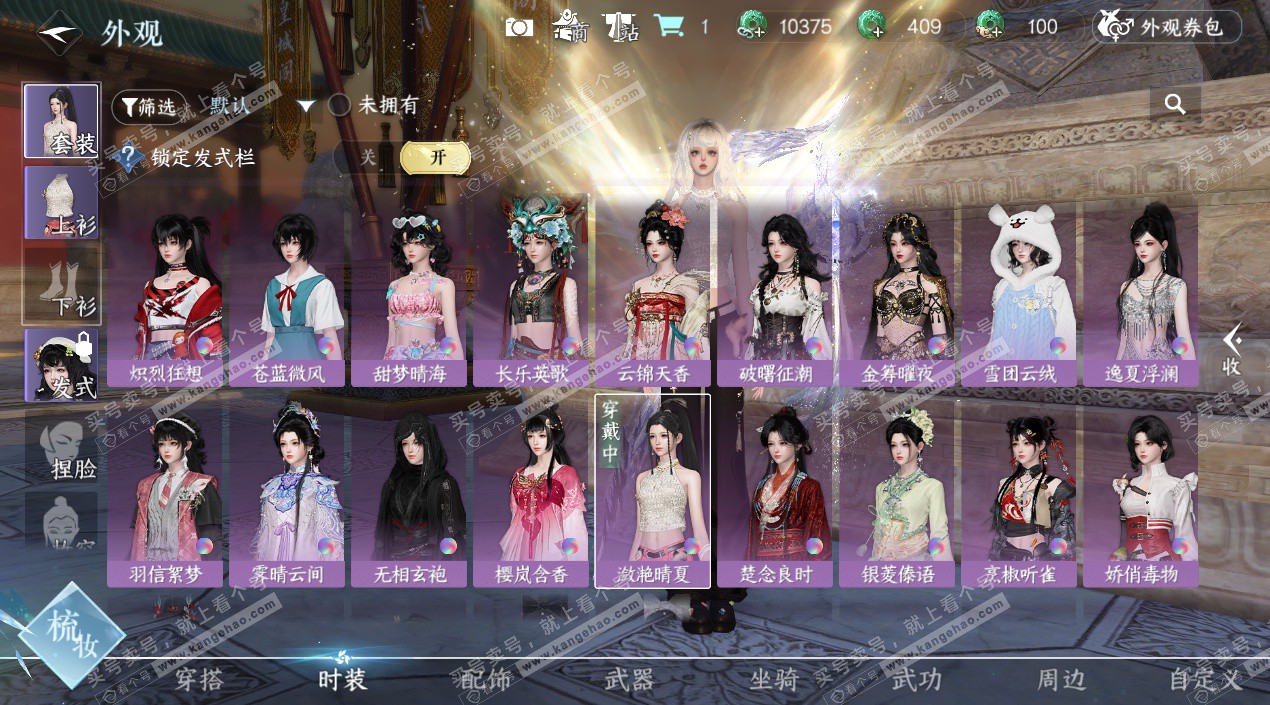The height and width of the screenshot is (705, 1270).
Task: Open the 外观券包 voucher bag
Action: coord(1166,27)
